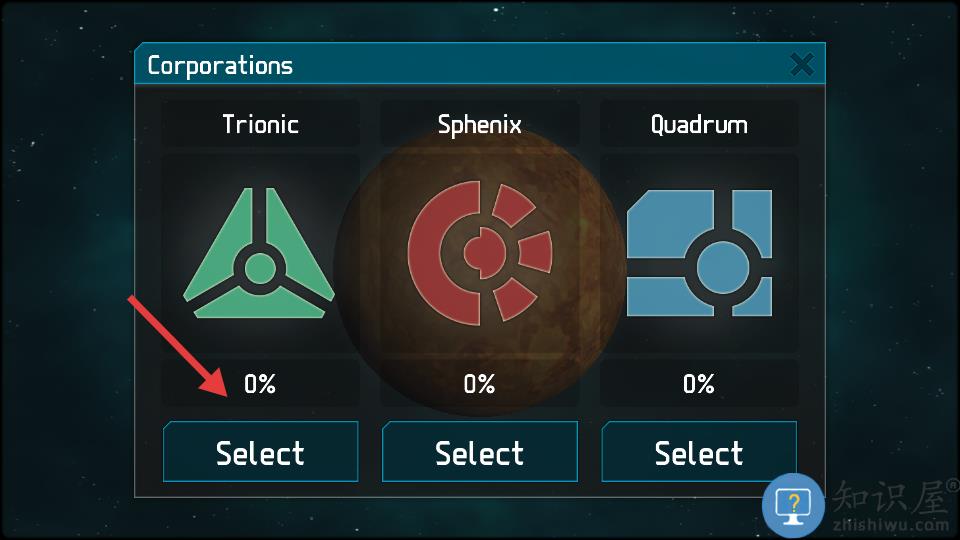Viewport: 960px width, 540px height.
Task: Choose the red Sphenix circular emblem
Action: click(x=479, y=251)
